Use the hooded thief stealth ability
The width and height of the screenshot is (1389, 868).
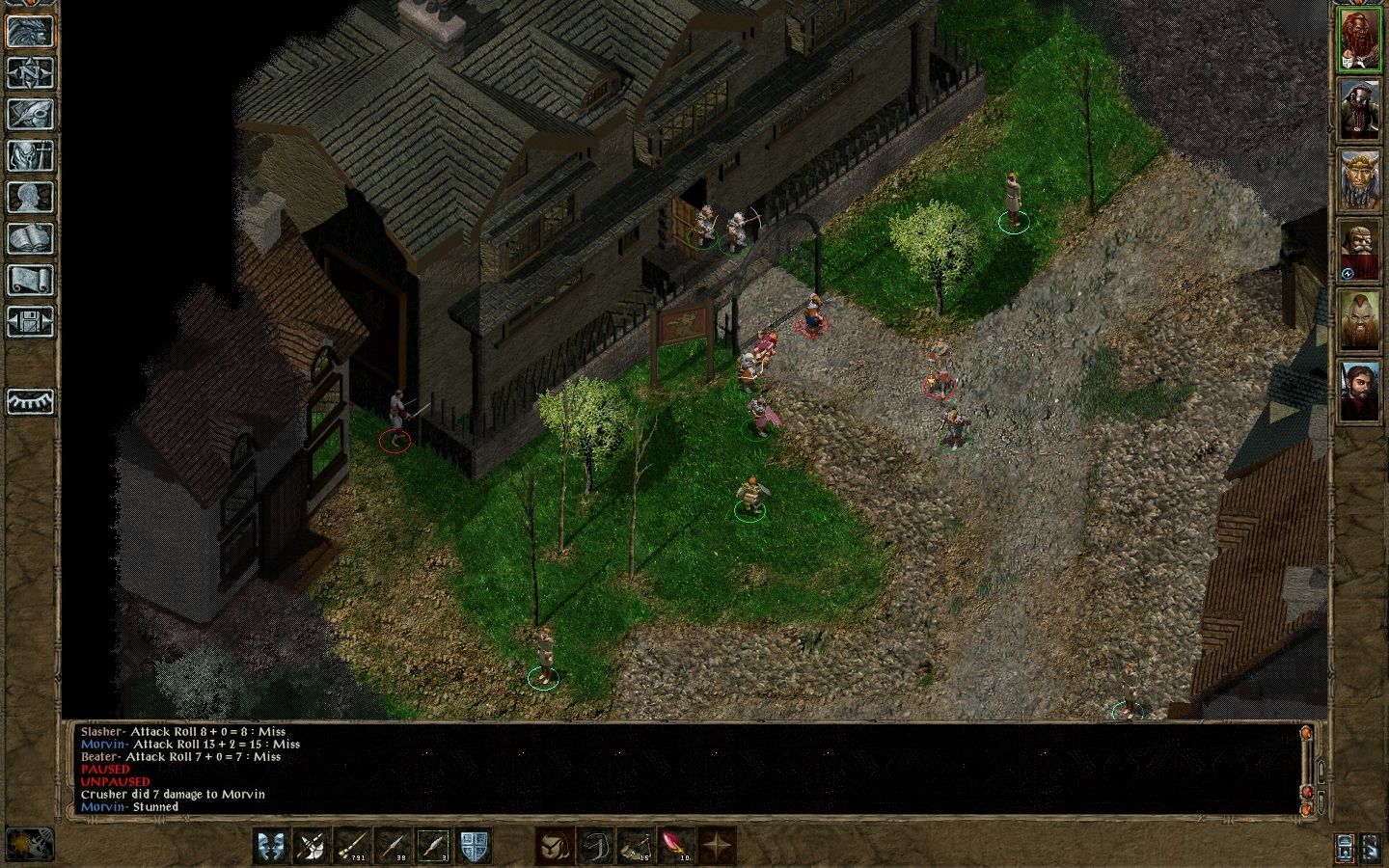(x=555, y=846)
